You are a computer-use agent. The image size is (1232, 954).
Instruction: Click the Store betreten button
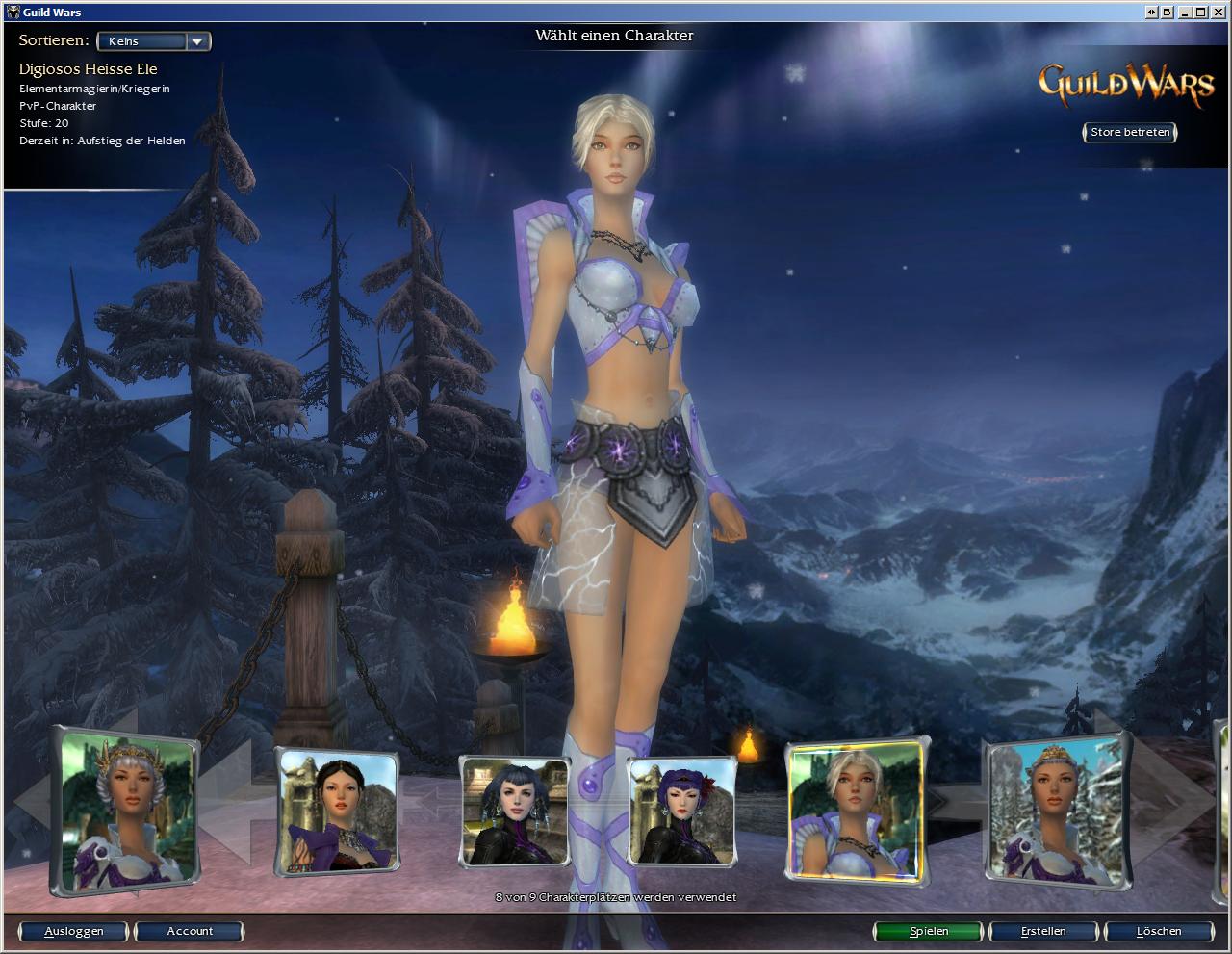[1130, 132]
